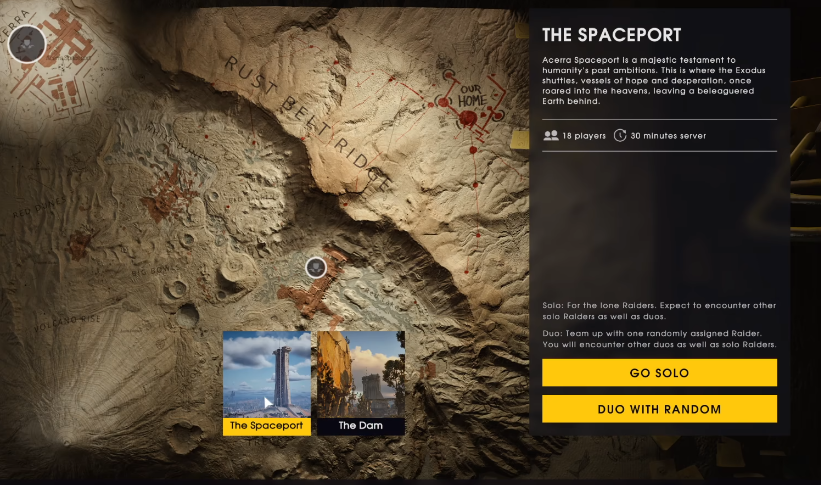Queue up with Duo With Random
The image size is (821, 485).
[659, 409]
